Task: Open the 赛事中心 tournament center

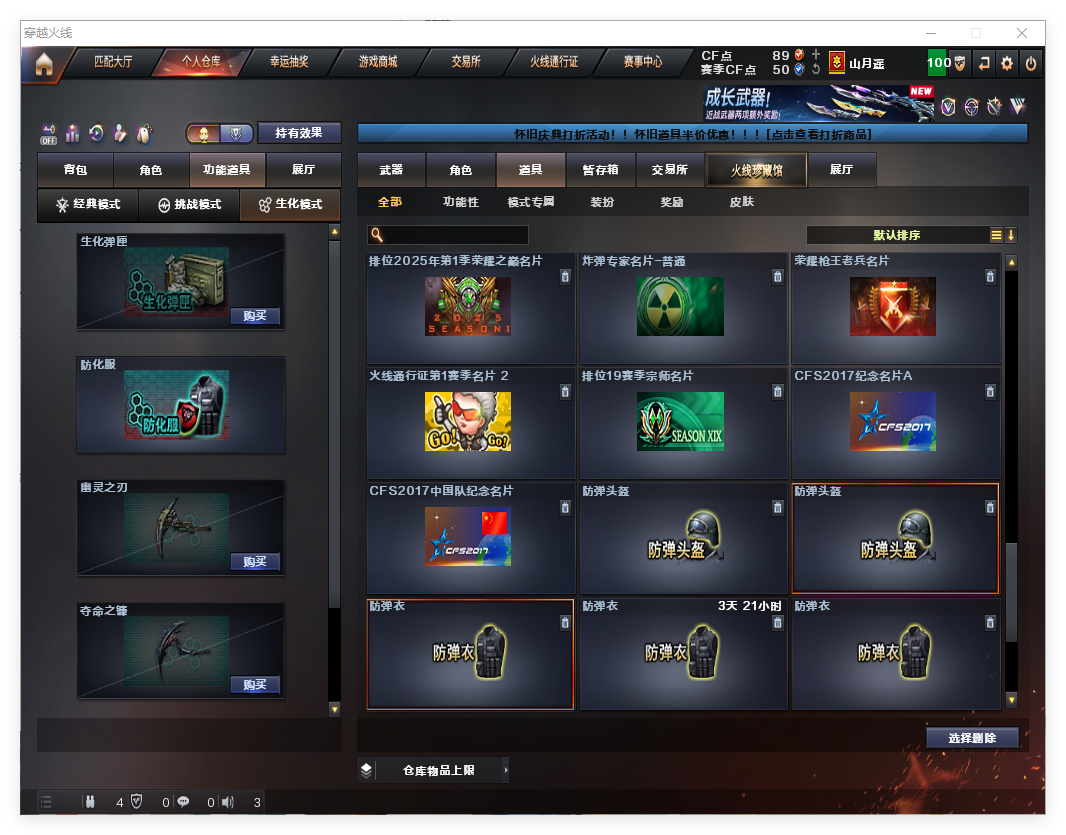Action: tap(642, 62)
